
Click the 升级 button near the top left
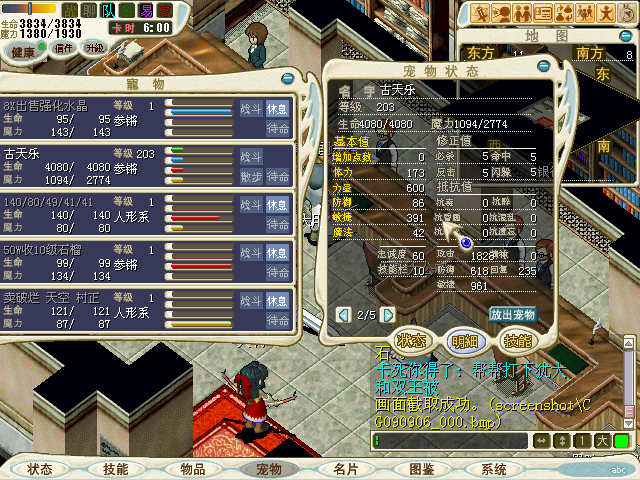[x=94, y=48]
